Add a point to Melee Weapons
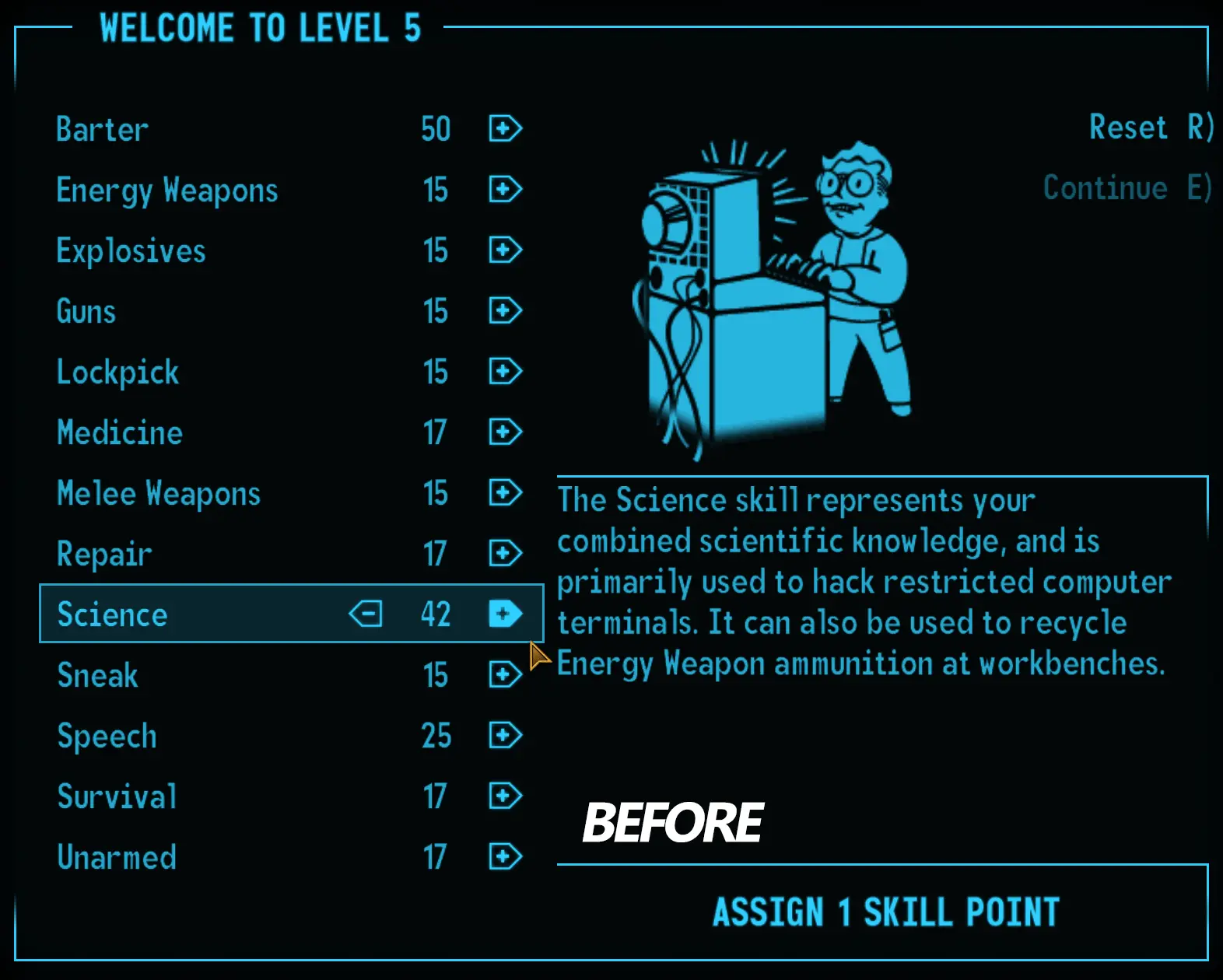This screenshot has width=1223, height=980. [x=504, y=493]
